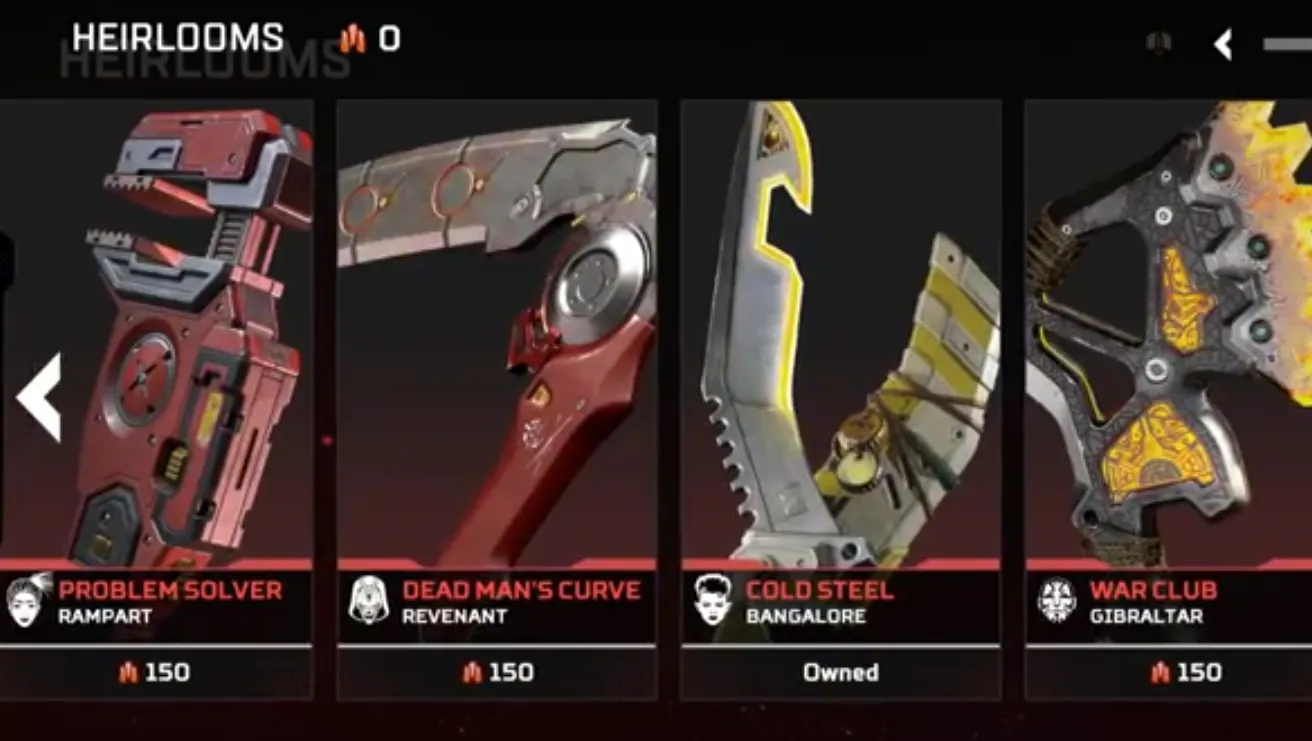Viewport: 1312px width, 741px height.
Task: Click the back arrow in the top-right
Action: 1223,43
